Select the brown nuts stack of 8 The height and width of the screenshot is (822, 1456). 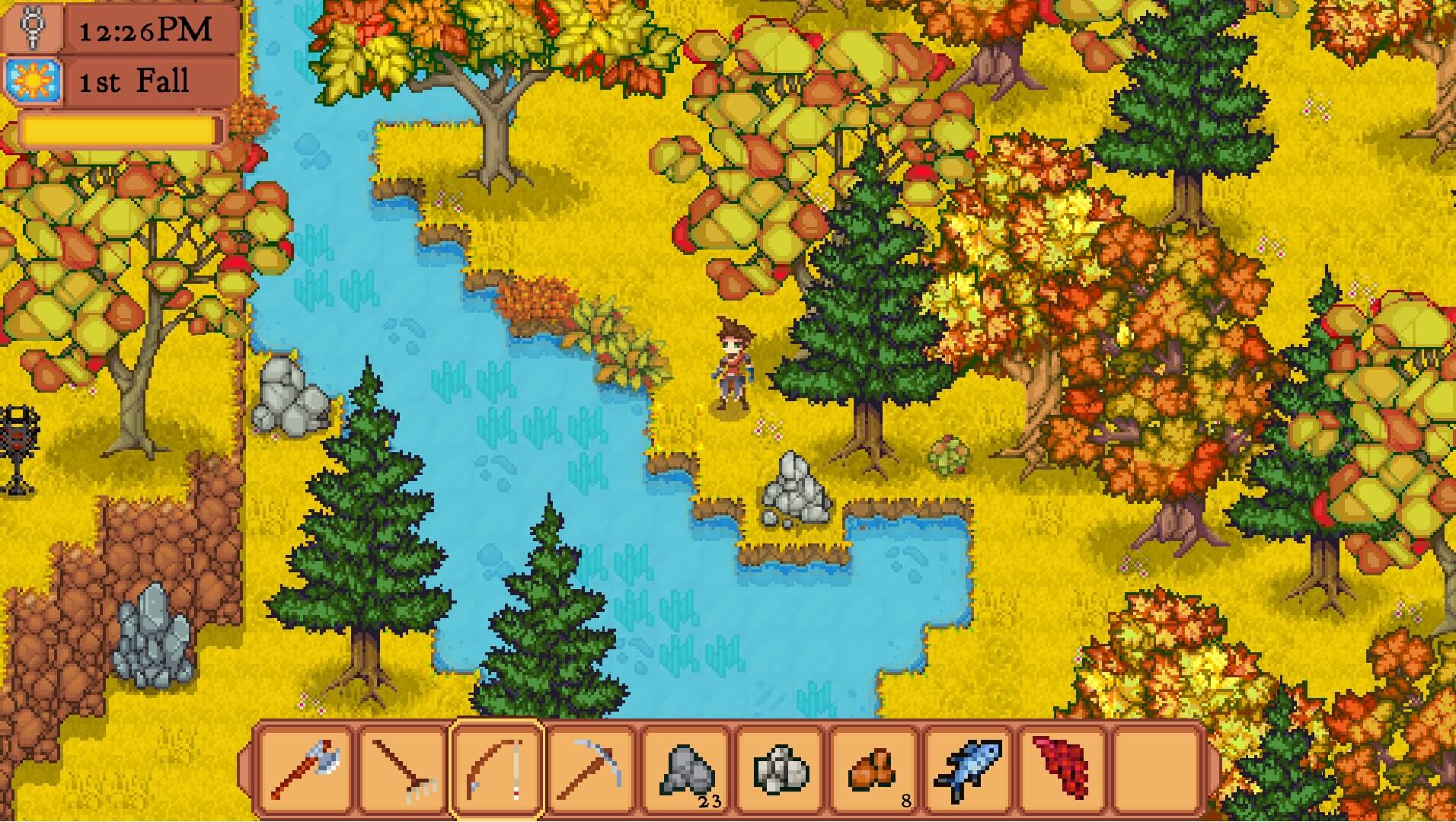(876, 769)
